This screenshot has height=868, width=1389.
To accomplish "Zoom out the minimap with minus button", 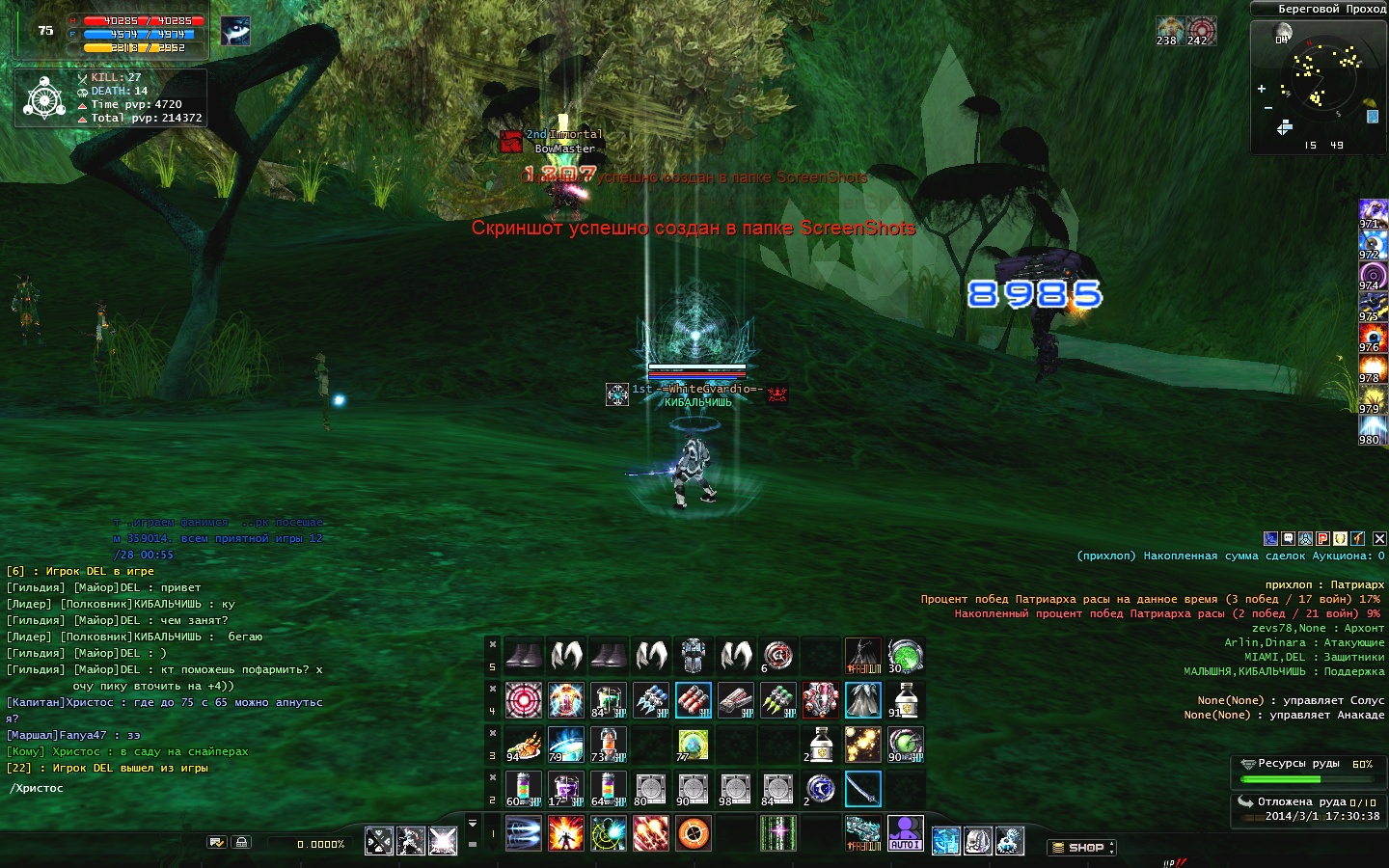I will point(1267,108).
